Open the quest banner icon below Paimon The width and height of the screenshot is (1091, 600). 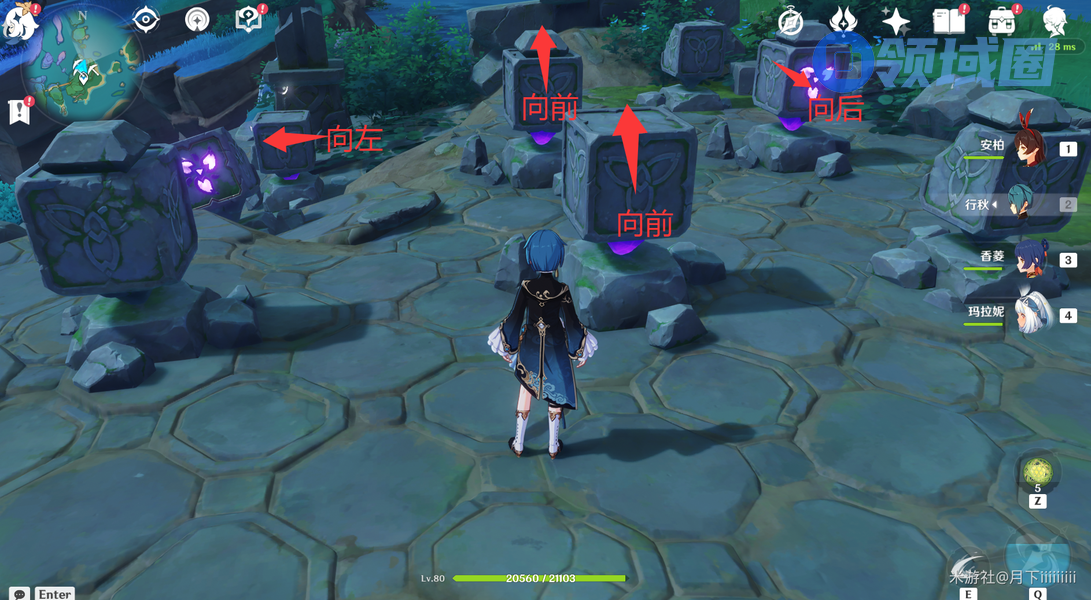point(20,112)
